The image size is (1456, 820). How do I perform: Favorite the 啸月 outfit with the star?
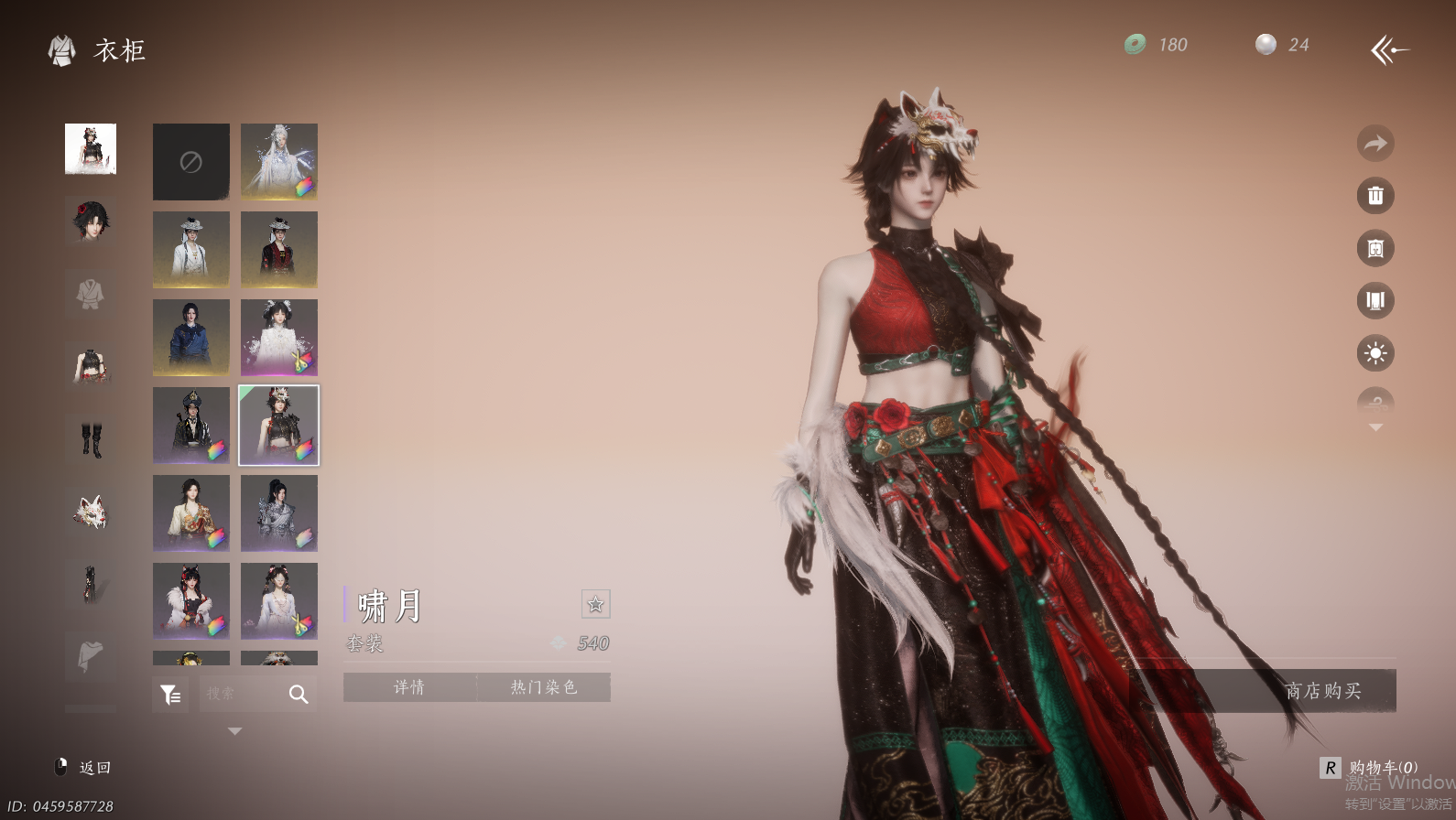click(x=595, y=604)
